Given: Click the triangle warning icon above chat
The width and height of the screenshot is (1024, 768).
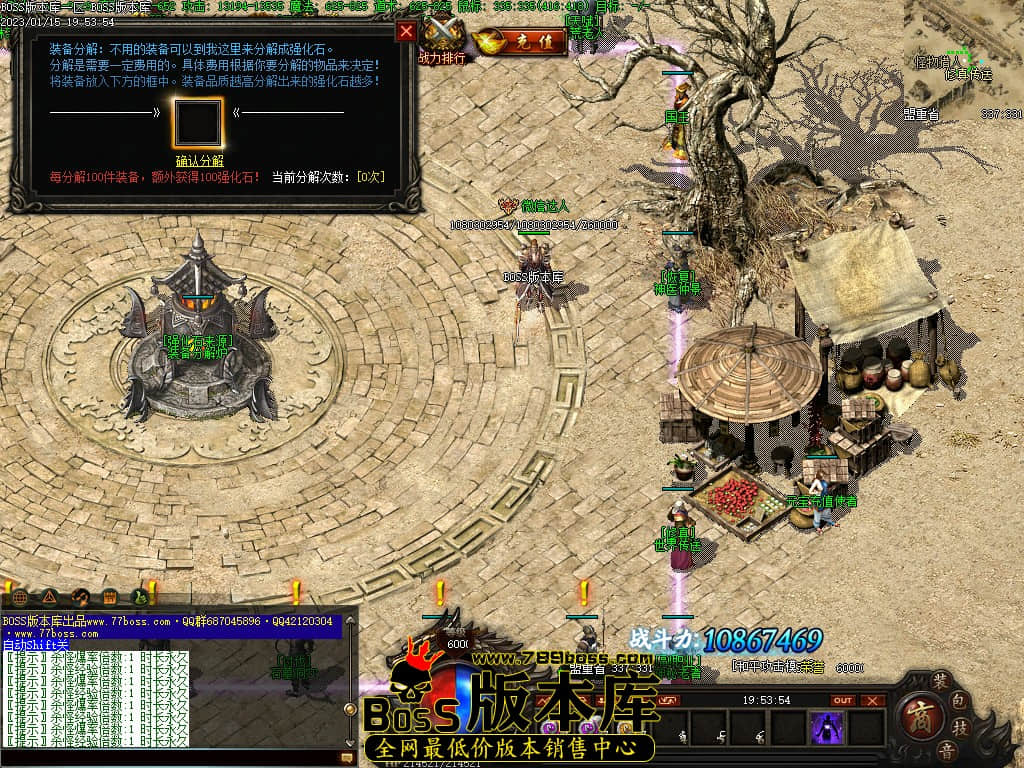Looking at the screenshot, I should coord(50,598).
